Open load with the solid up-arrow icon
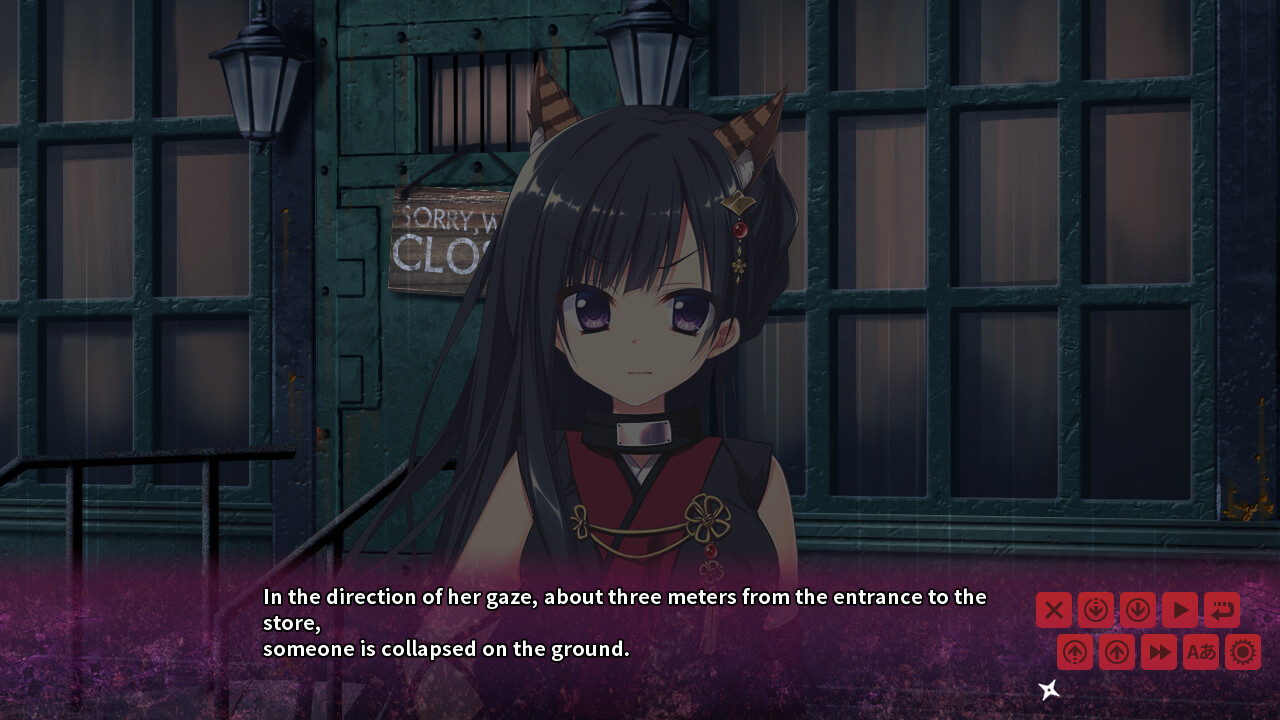Viewport: 1280px width, 720px height. [1117, 652]
